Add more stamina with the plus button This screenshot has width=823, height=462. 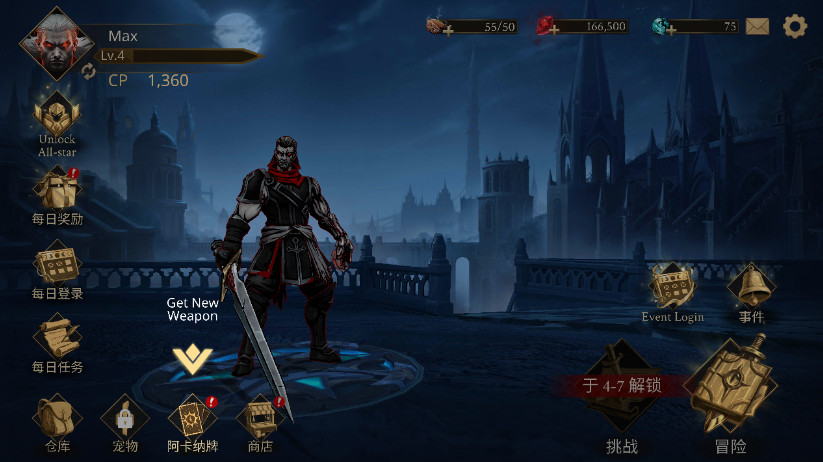point(447,30)
